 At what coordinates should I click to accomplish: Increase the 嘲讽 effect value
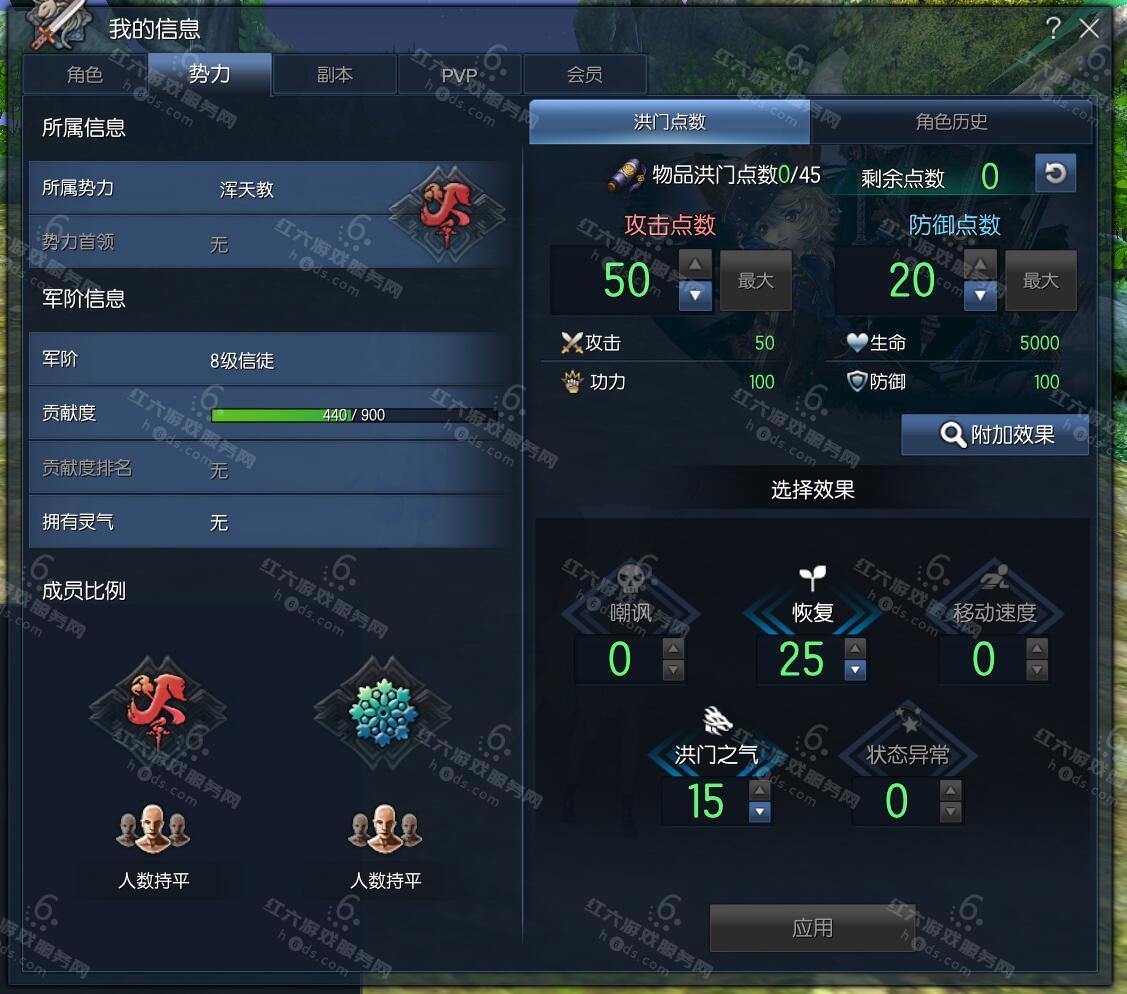[674, 648]
